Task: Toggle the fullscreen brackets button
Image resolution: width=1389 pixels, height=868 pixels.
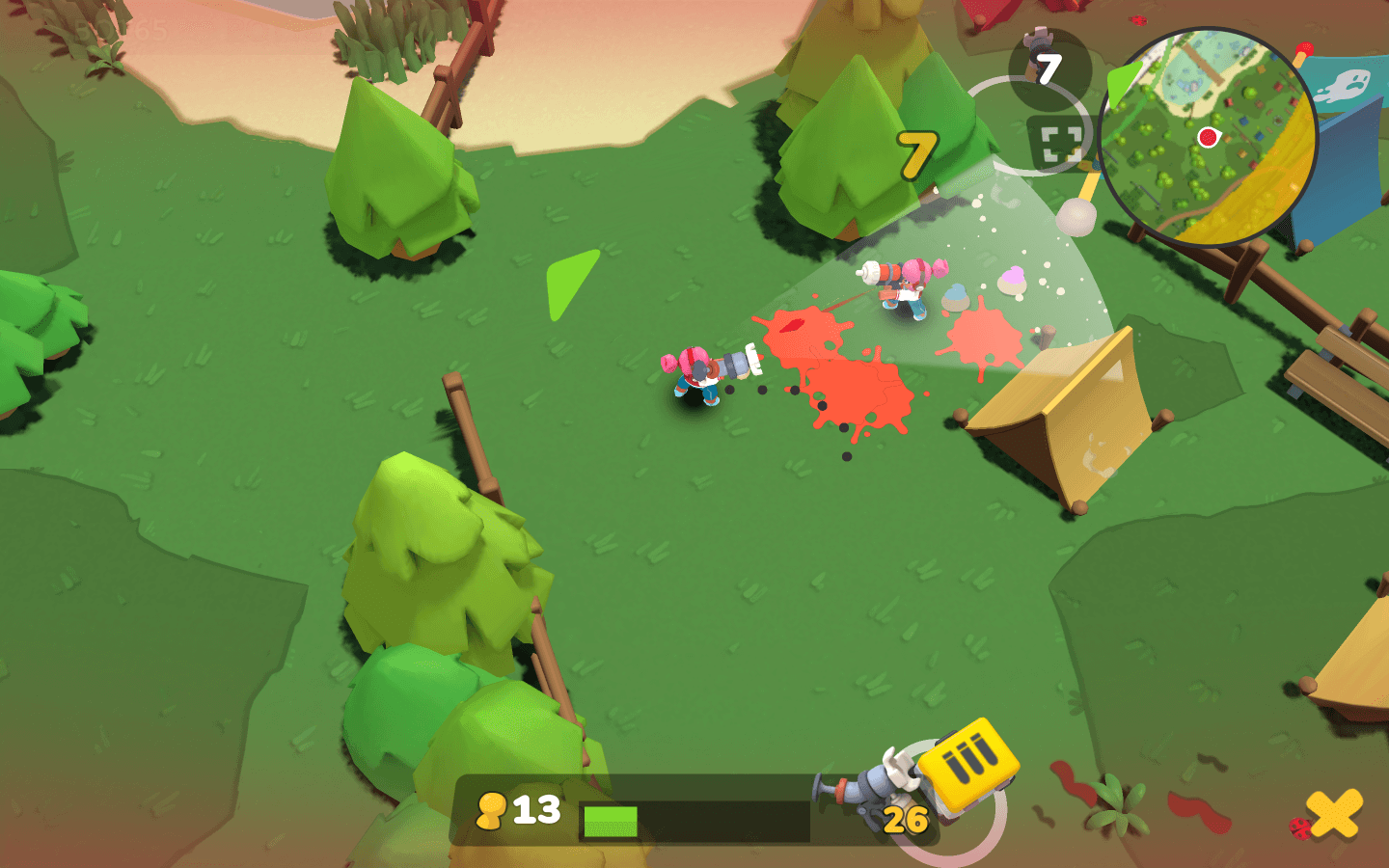Action: pyautogui.click(x=1058, y=144)
